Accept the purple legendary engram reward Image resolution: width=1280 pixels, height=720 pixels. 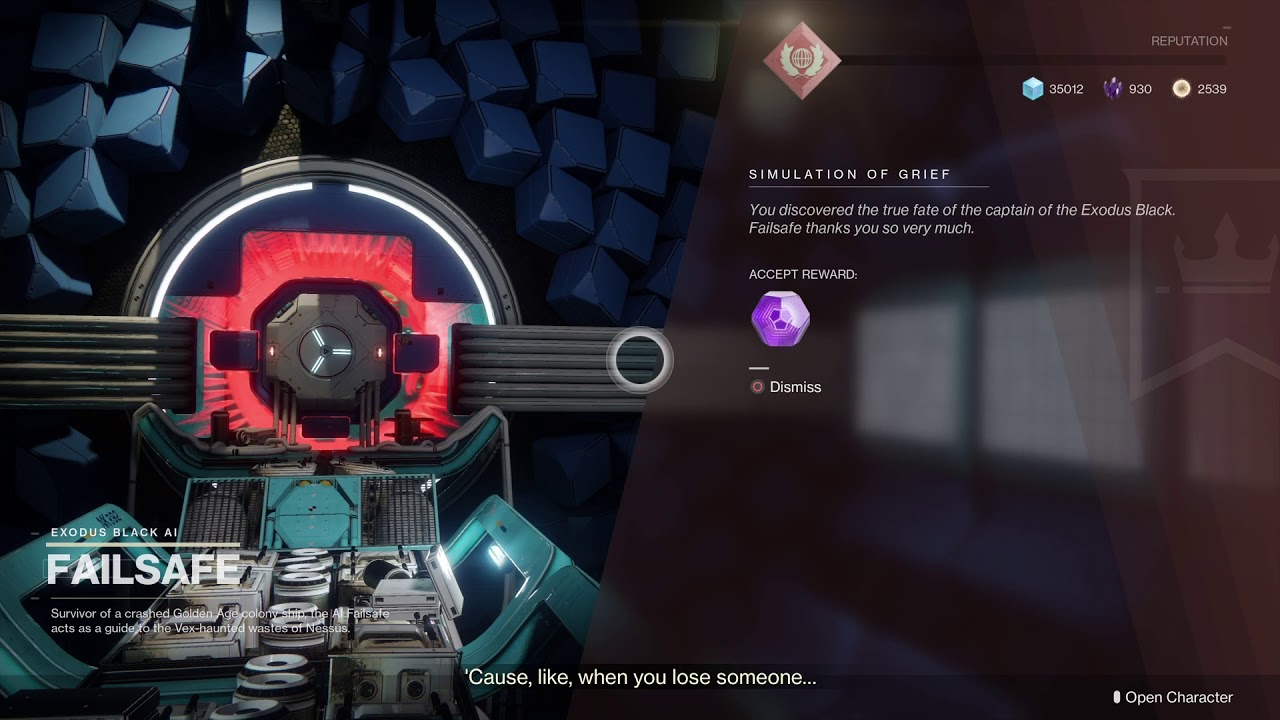780,319
